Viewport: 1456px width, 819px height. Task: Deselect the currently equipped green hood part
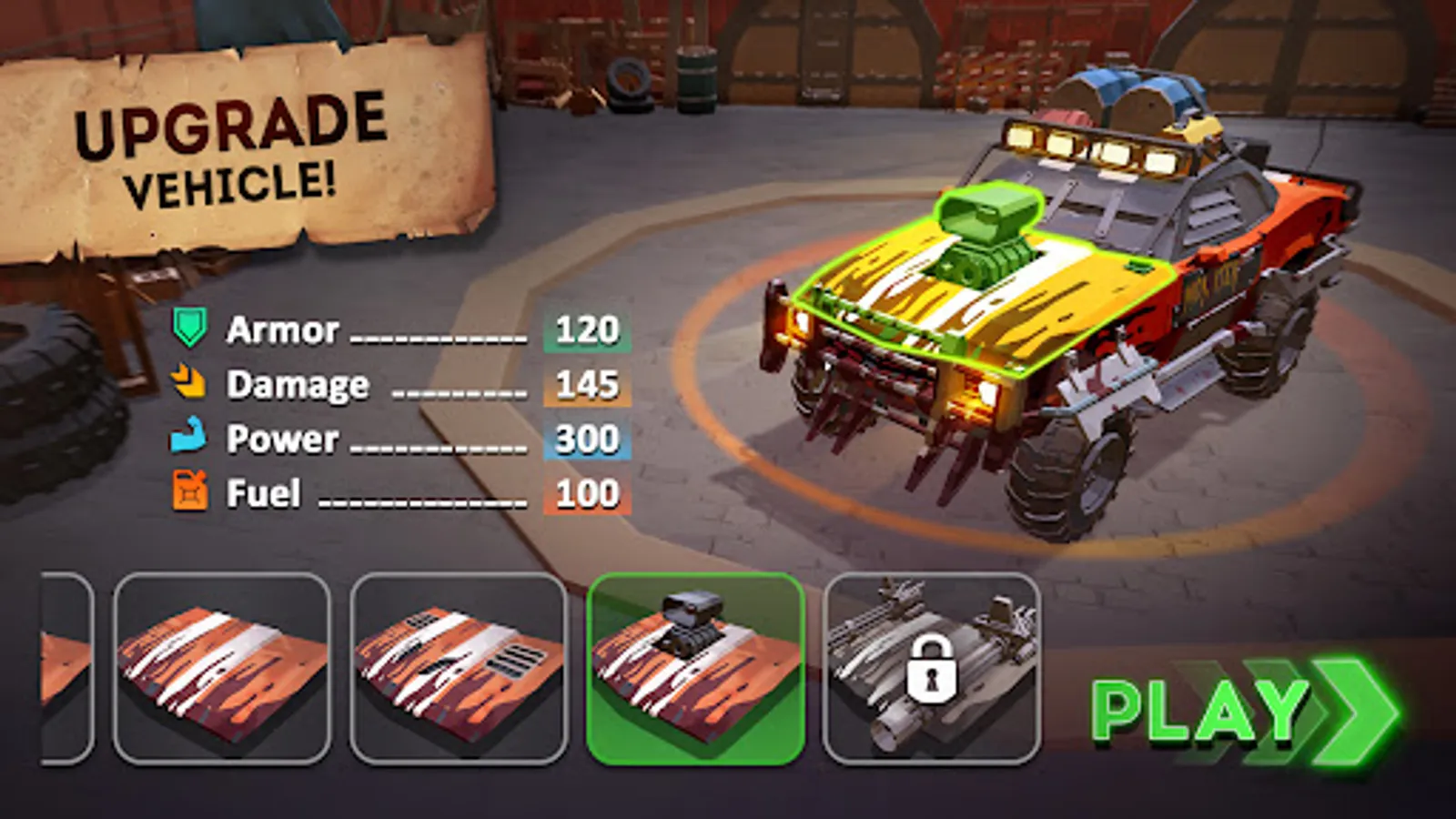point(694,669)
